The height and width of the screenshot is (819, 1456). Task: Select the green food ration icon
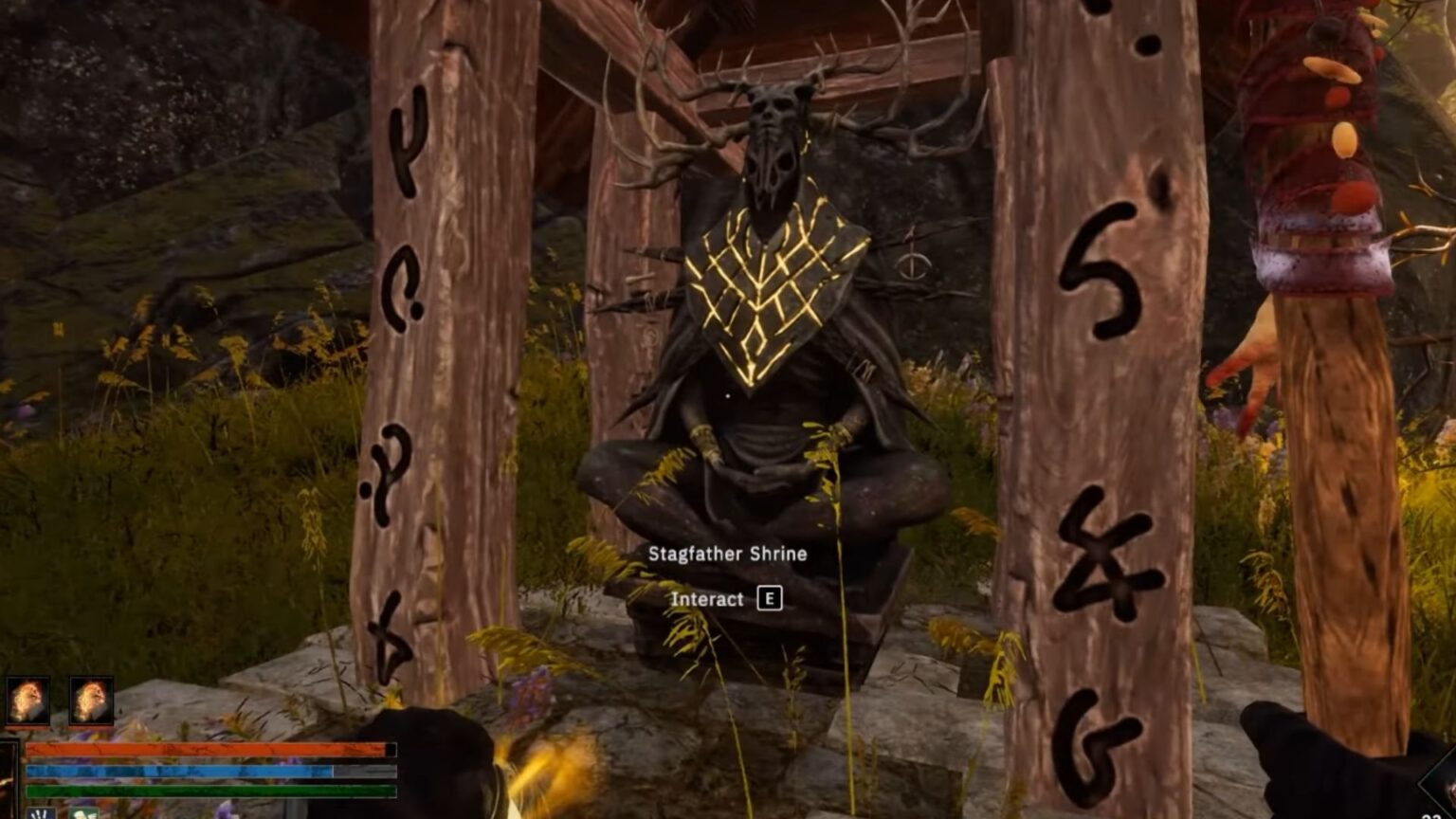click(x=84, y=814)
